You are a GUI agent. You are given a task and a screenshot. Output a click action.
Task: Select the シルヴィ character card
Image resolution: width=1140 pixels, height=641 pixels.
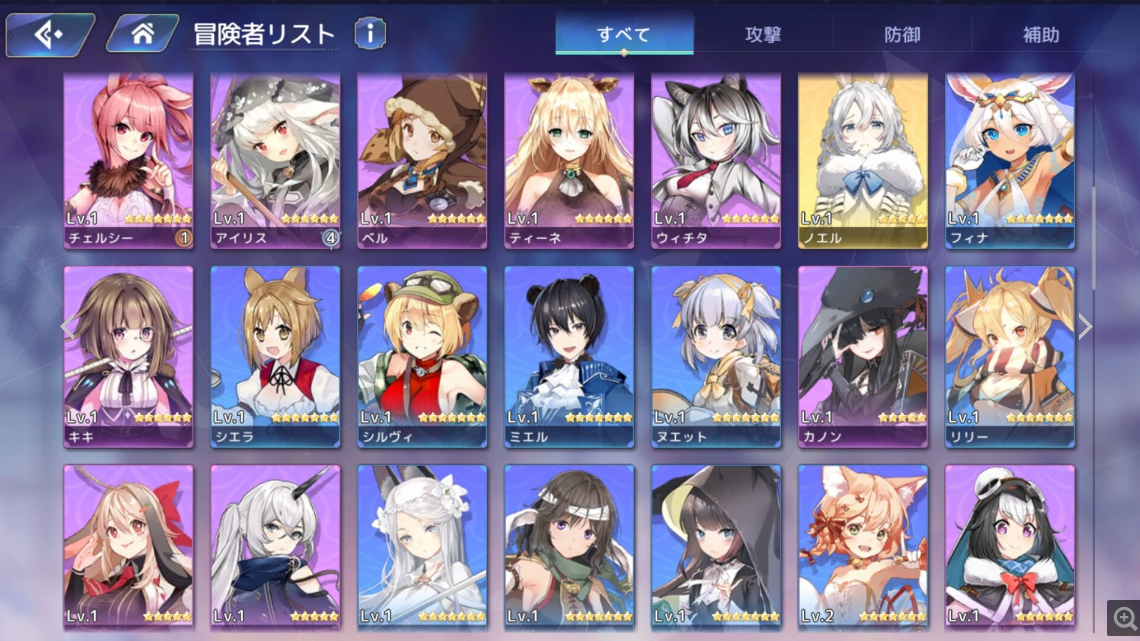tap(422, 355)
